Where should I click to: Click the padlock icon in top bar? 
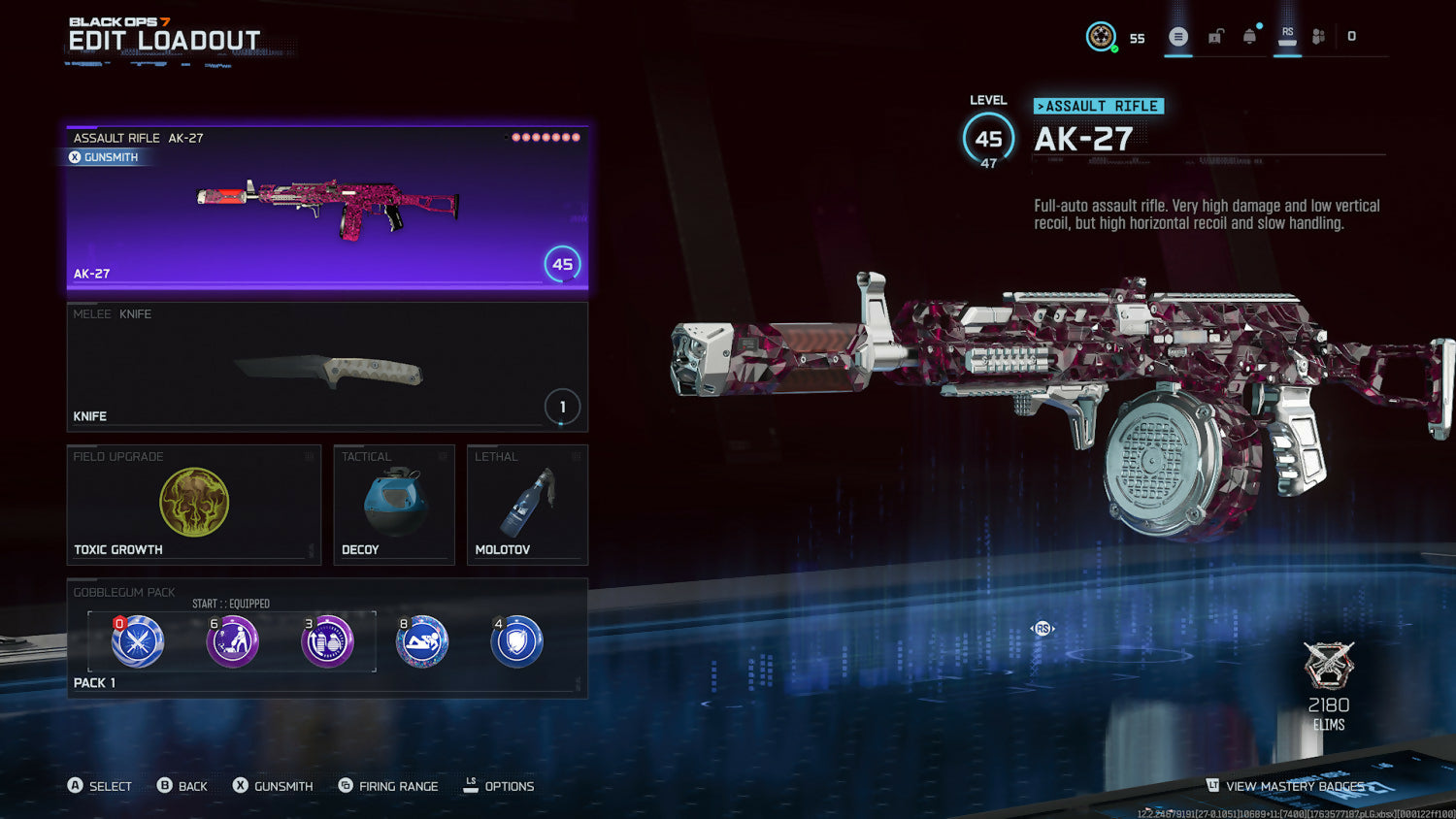(1215, 37)
